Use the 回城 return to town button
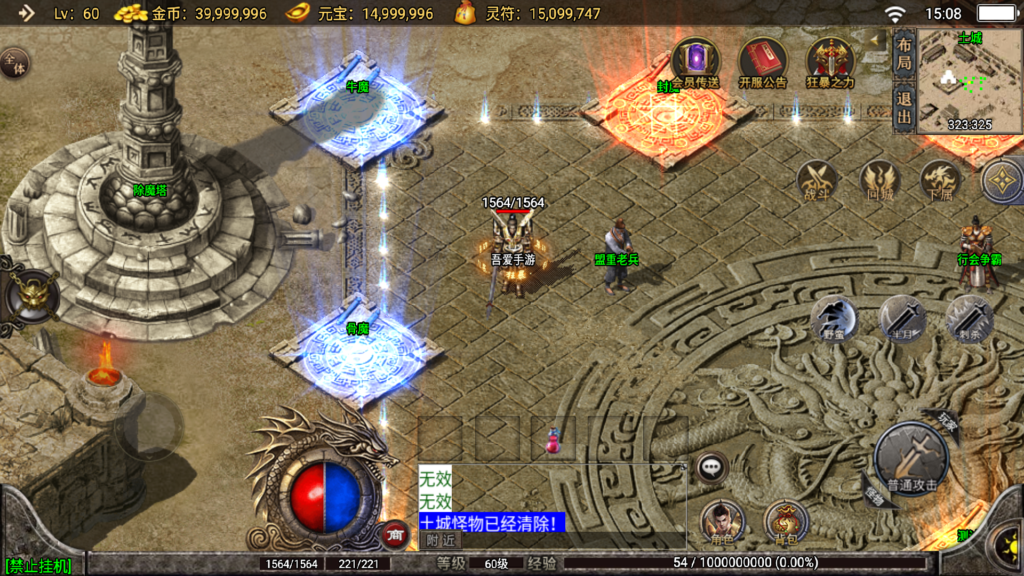This screenshot has height=576, width=1024. click(x=879, y=181)
